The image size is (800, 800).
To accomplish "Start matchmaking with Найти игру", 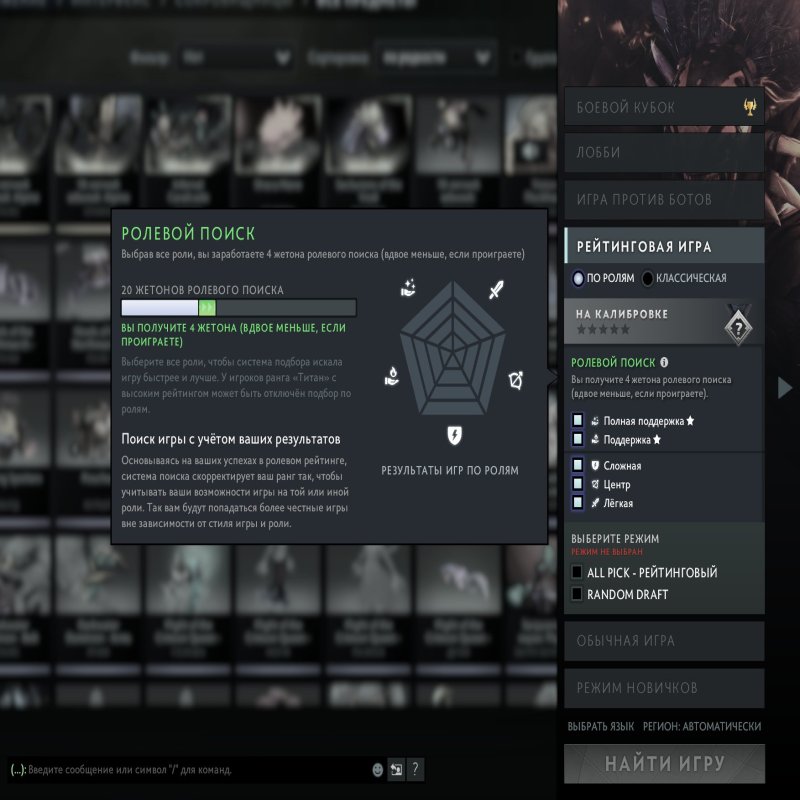I will pyautogui.click(x=663, y=764).
